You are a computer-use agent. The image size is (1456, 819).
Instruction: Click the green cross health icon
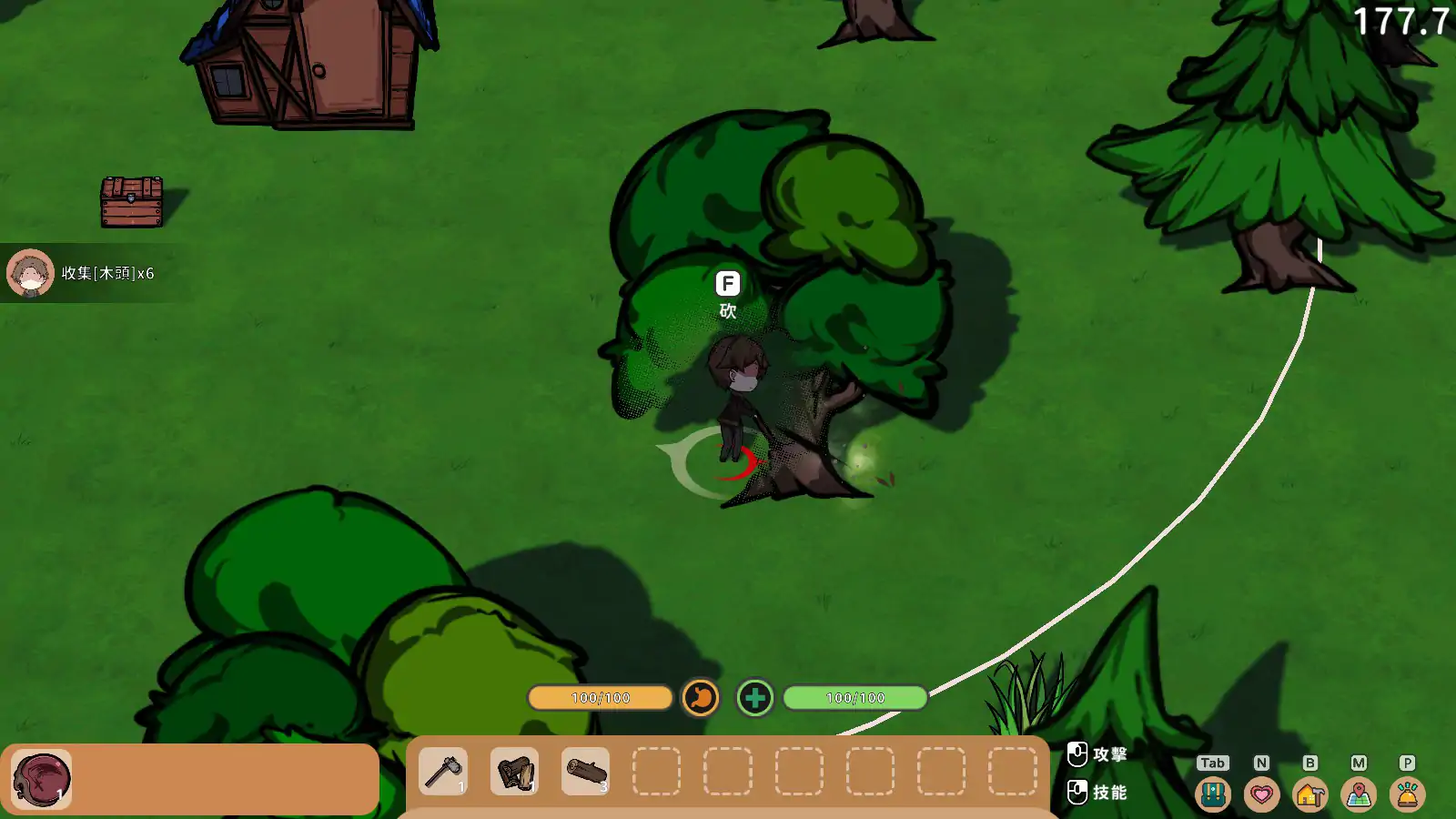click(754, 698)
